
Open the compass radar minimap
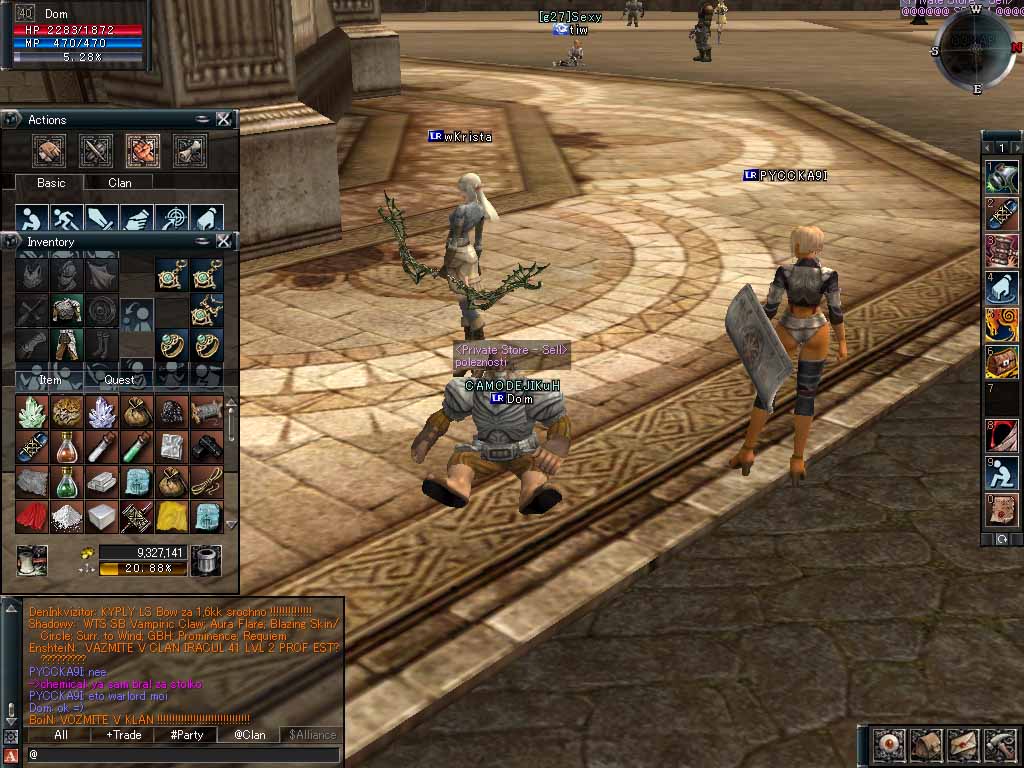975,45
